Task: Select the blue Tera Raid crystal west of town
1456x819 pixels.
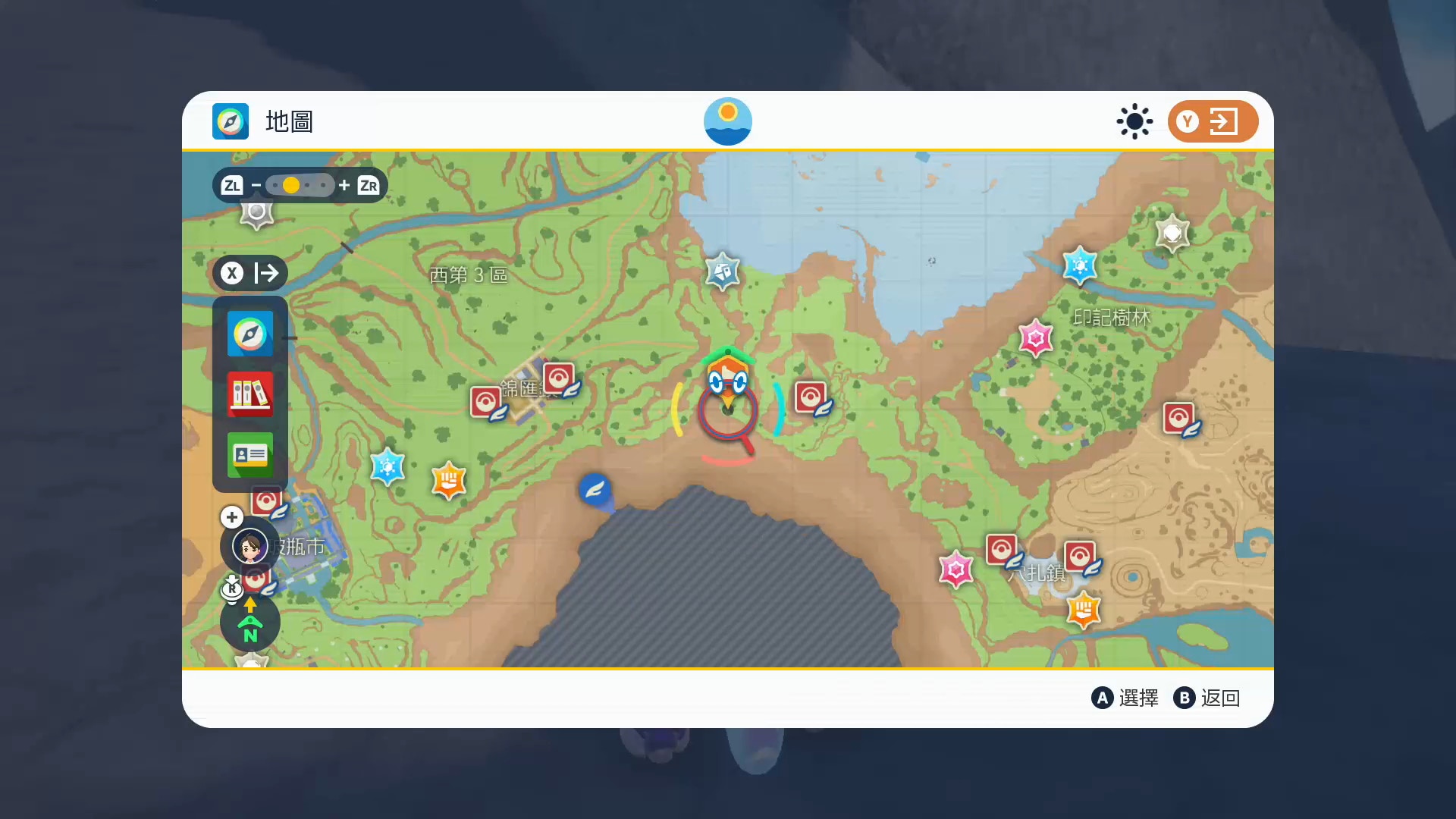Action: pyautogui.click(x=388, y=468)
